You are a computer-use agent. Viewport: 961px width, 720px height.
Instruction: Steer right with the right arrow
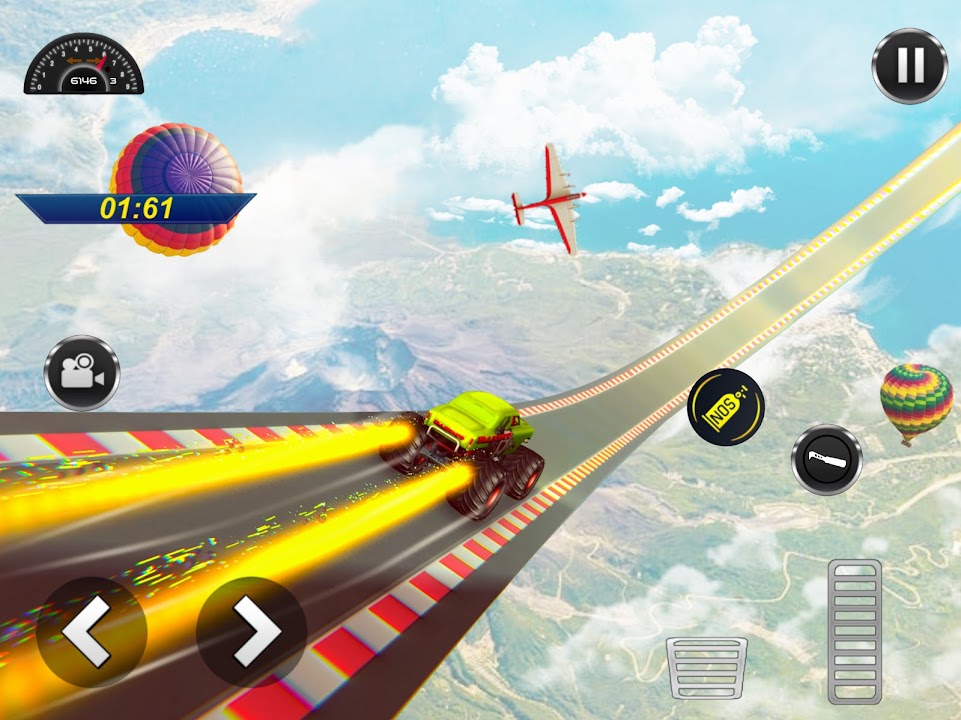click(251, 632)
